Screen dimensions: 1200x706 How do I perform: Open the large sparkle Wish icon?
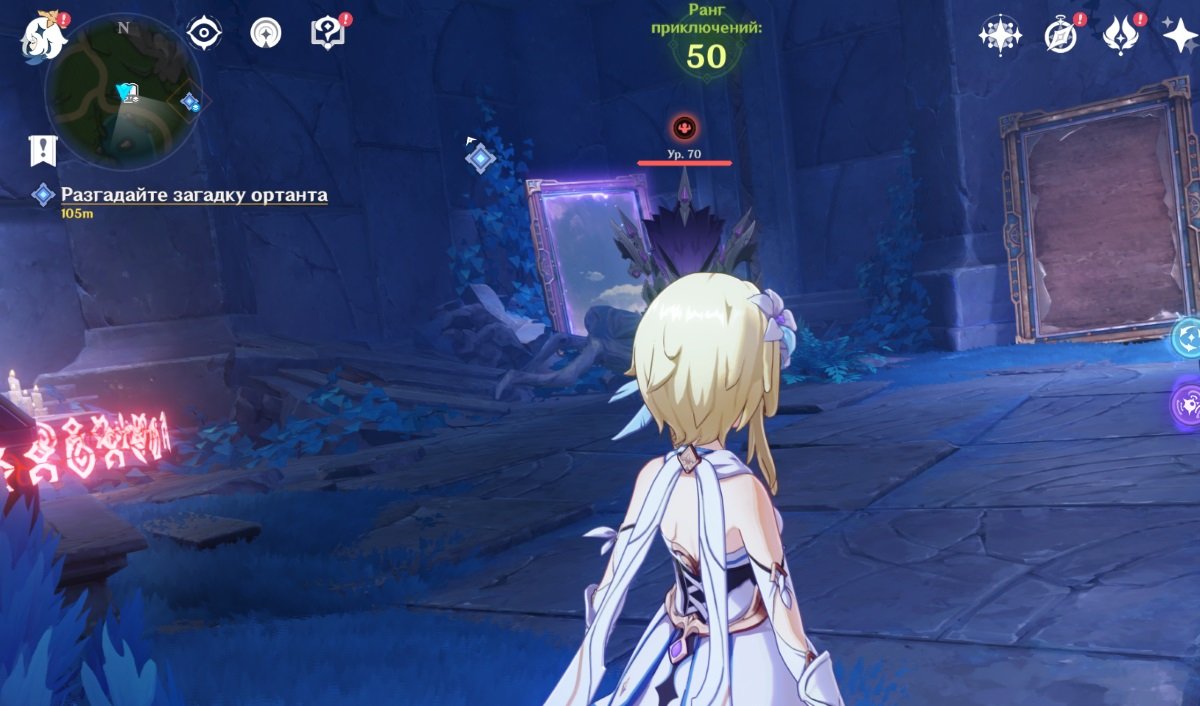1180,36
